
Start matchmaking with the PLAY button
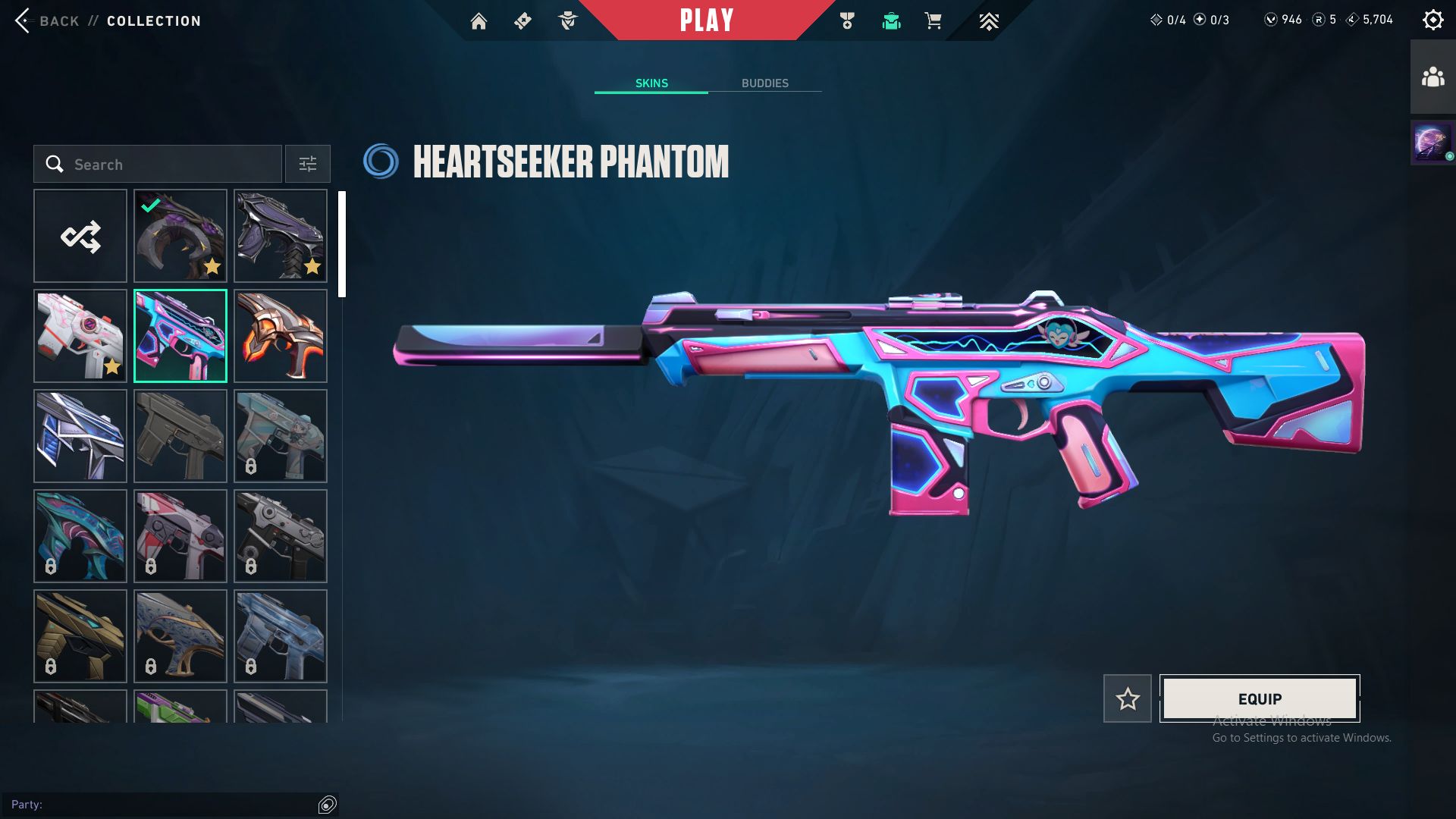[706, 20]
